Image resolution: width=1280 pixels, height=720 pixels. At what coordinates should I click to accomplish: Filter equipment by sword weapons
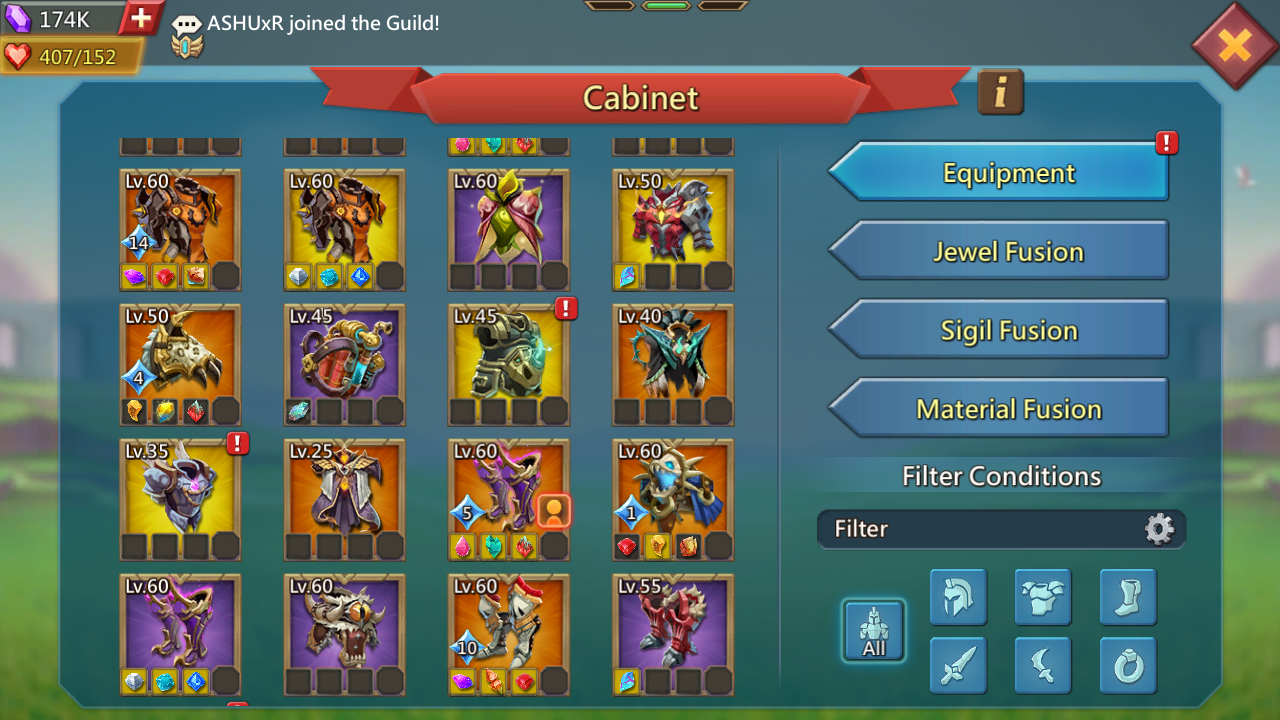pyautogui.click(x=958, y=665)
